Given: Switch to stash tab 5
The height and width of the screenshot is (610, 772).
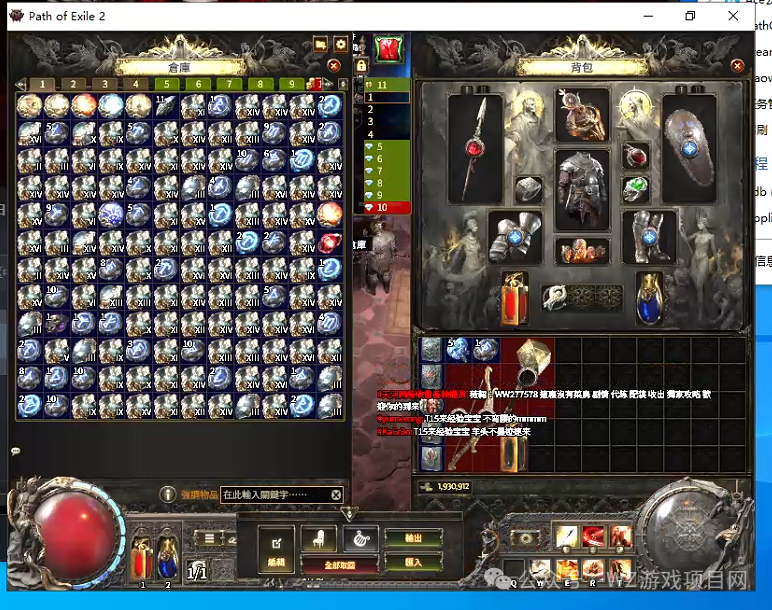Looking at the screenshot, I should click(166, 84).
